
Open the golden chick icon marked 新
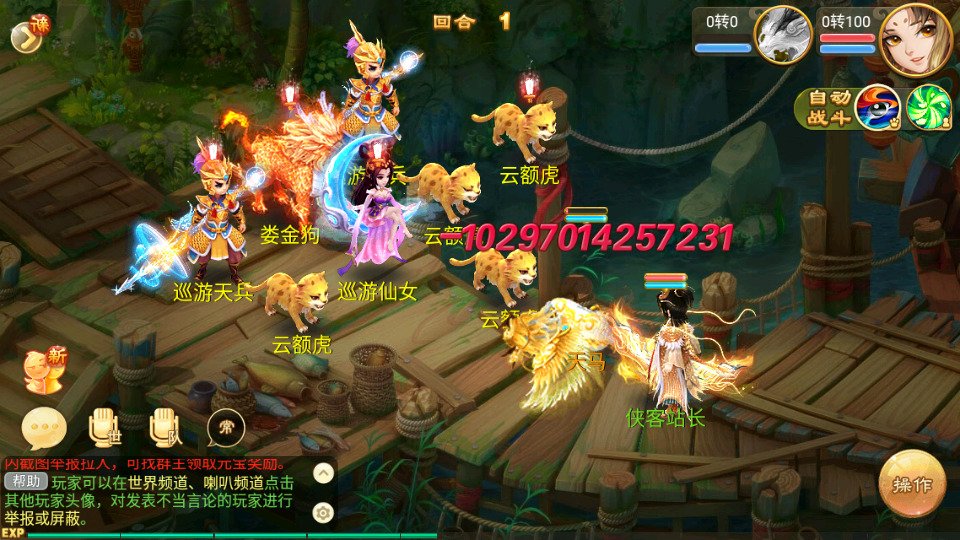[x=44, y=372]
